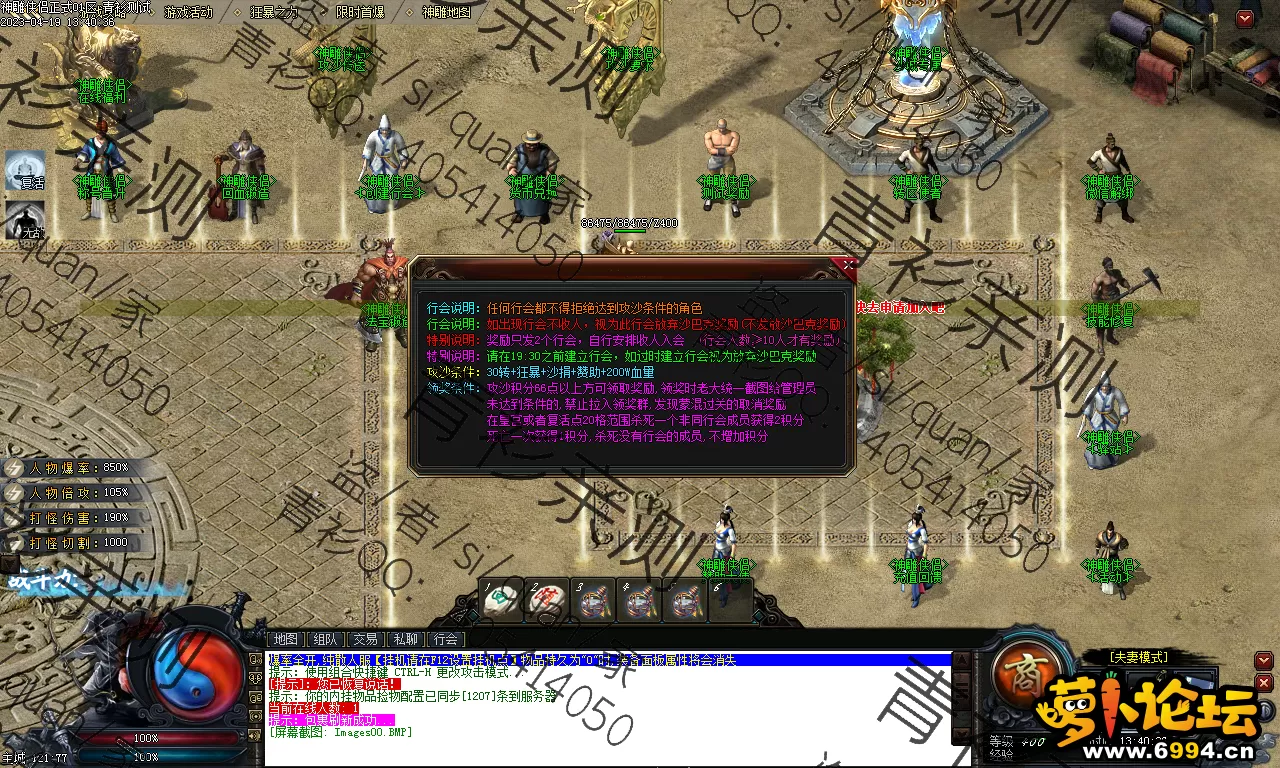Open the 行会 guild tab
The image size is (1280, 768).
(446, 639)
